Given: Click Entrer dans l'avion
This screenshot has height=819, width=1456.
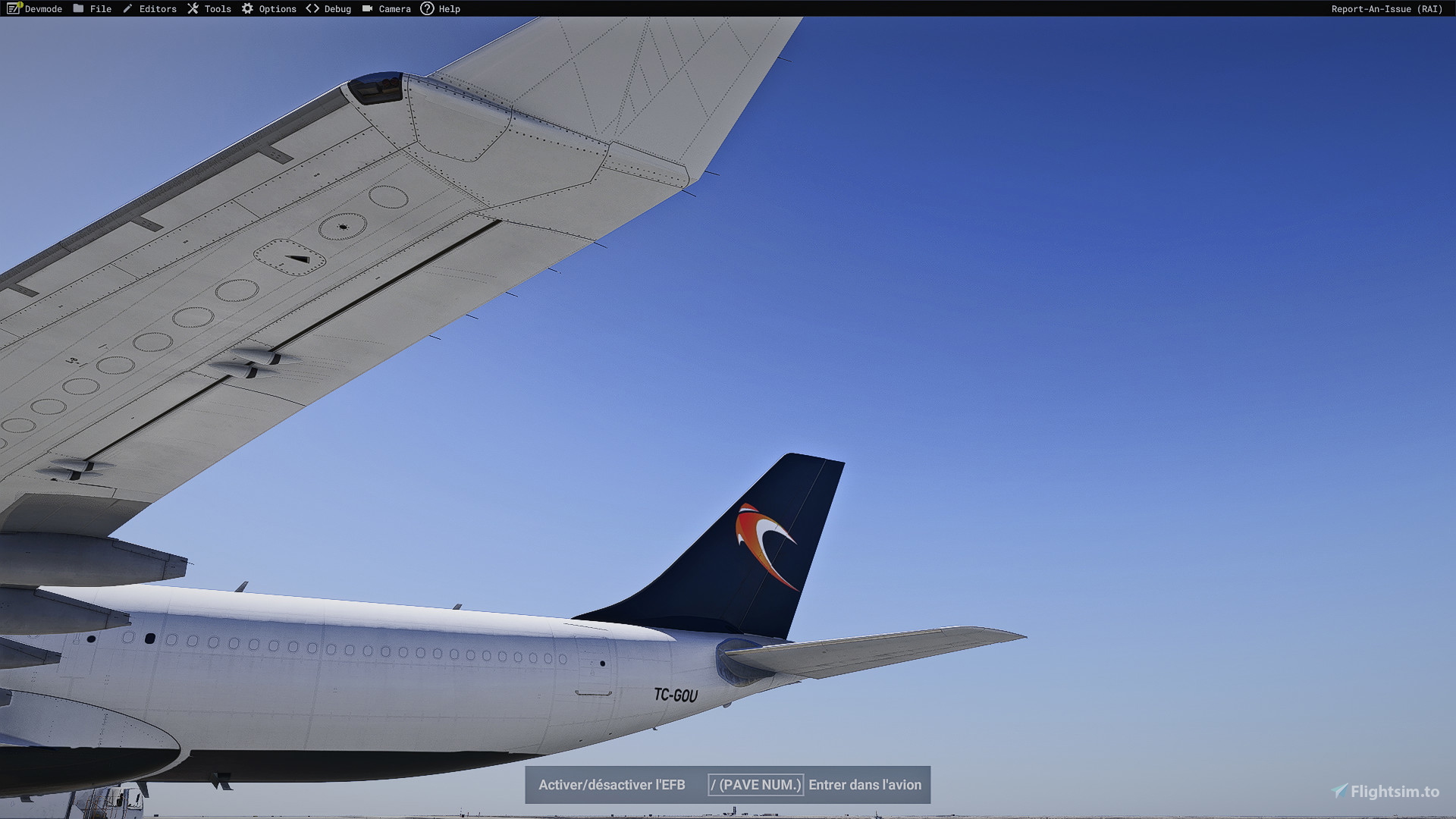Looking at the screenshot, I should pos(865,785).
